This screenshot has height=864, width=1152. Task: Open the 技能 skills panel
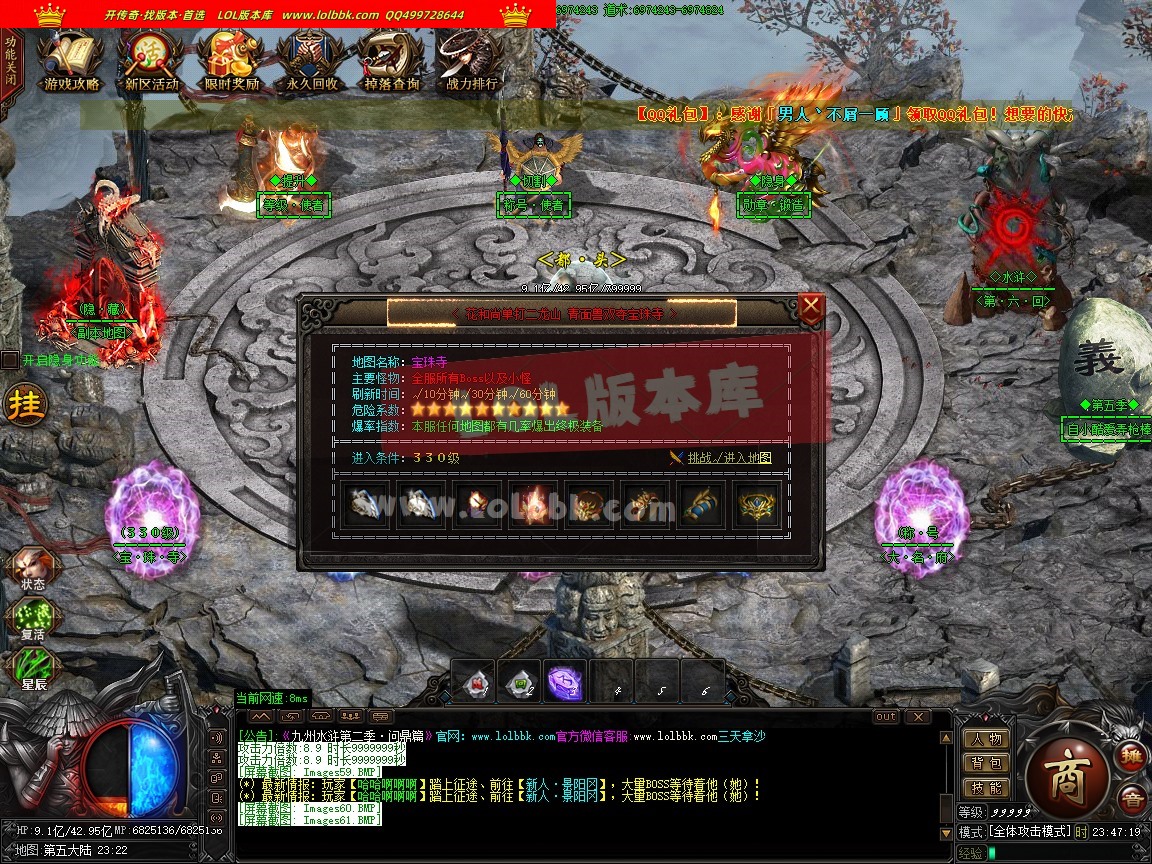pos(984,788)
